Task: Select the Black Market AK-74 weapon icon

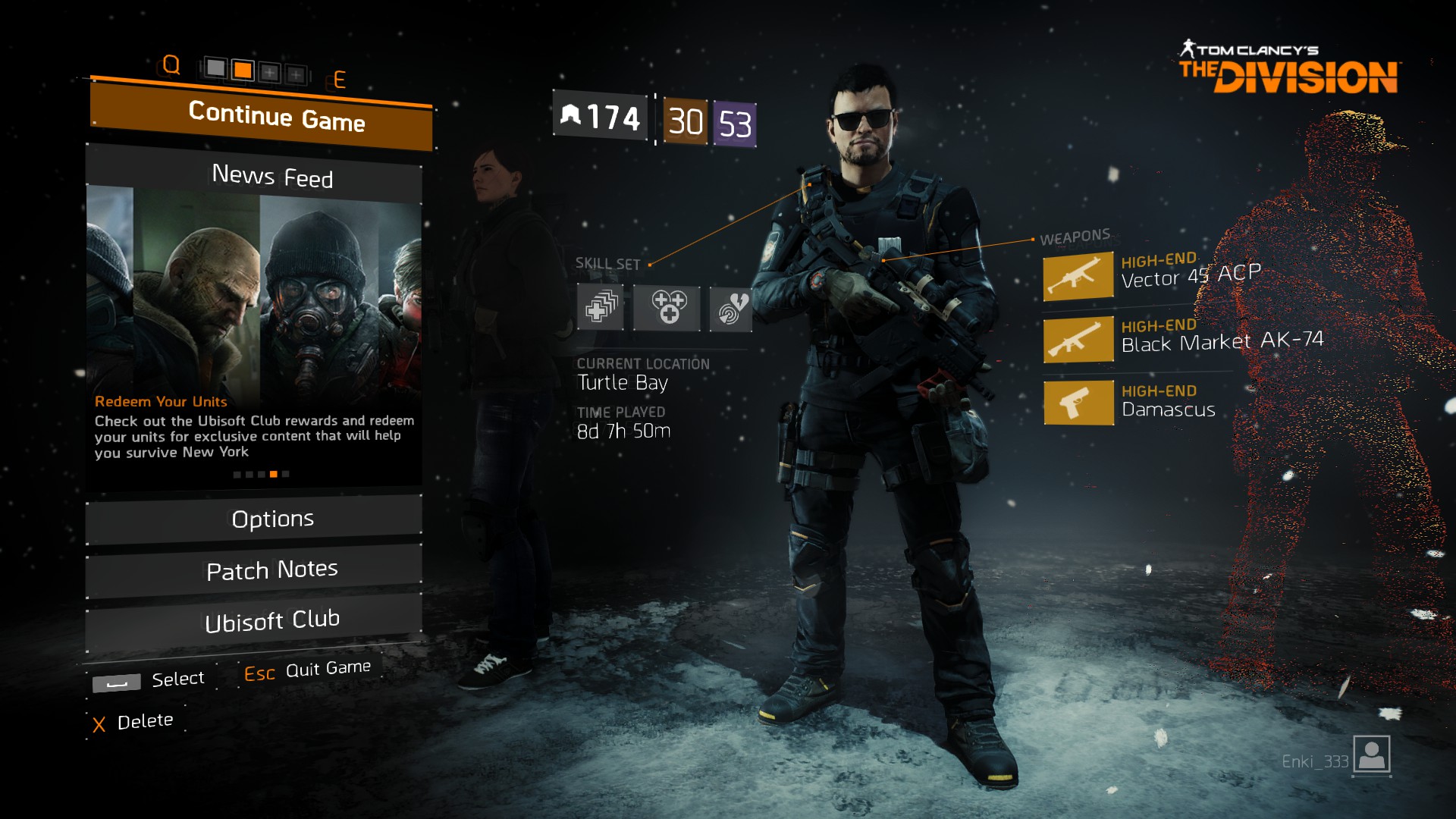Action: coord(1078,340)
